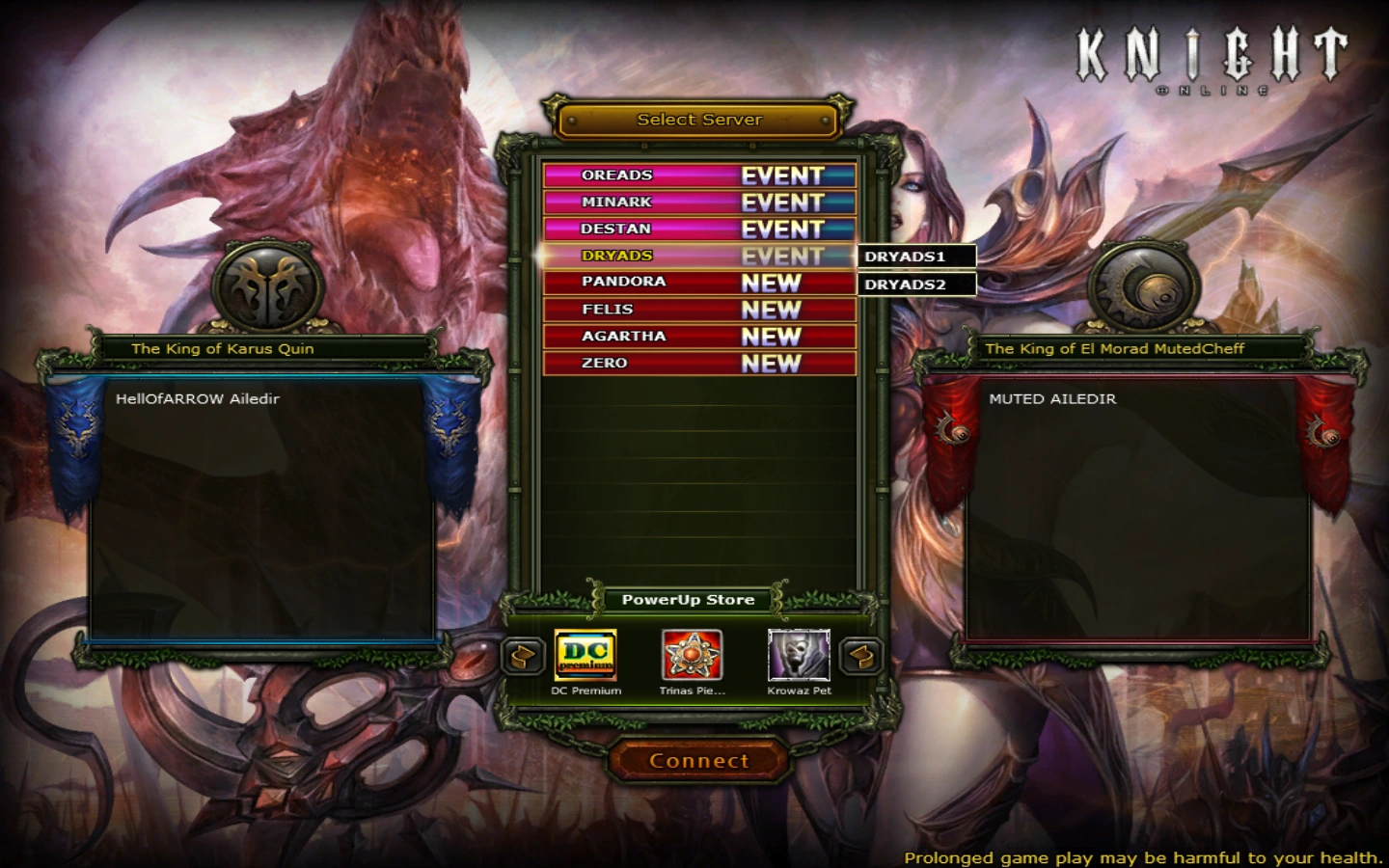Show previous PowerUp Store items

pyautogui.click(x=523, y=657)
